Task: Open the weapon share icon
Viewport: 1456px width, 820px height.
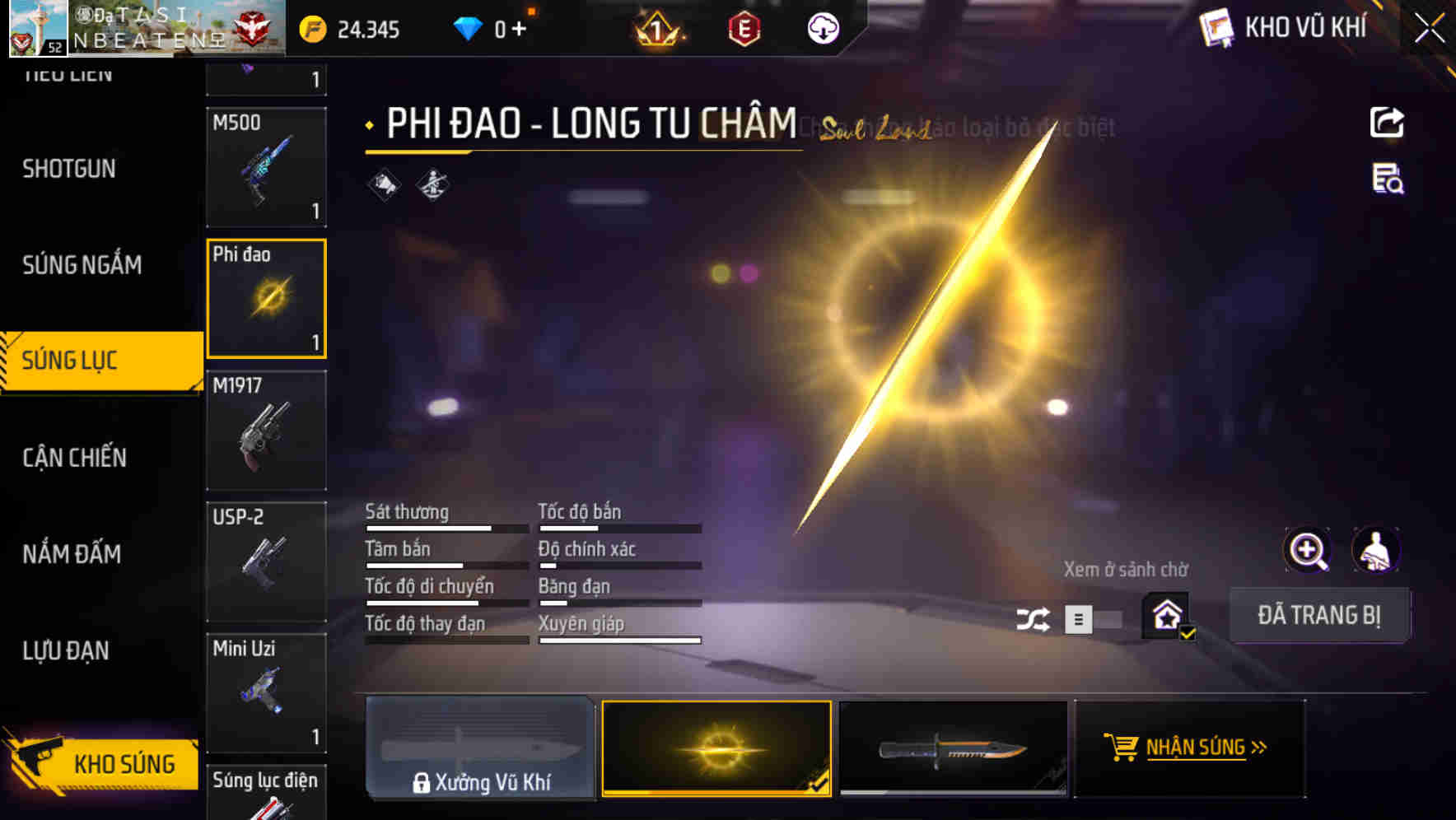Action: tap(1387, 122)
